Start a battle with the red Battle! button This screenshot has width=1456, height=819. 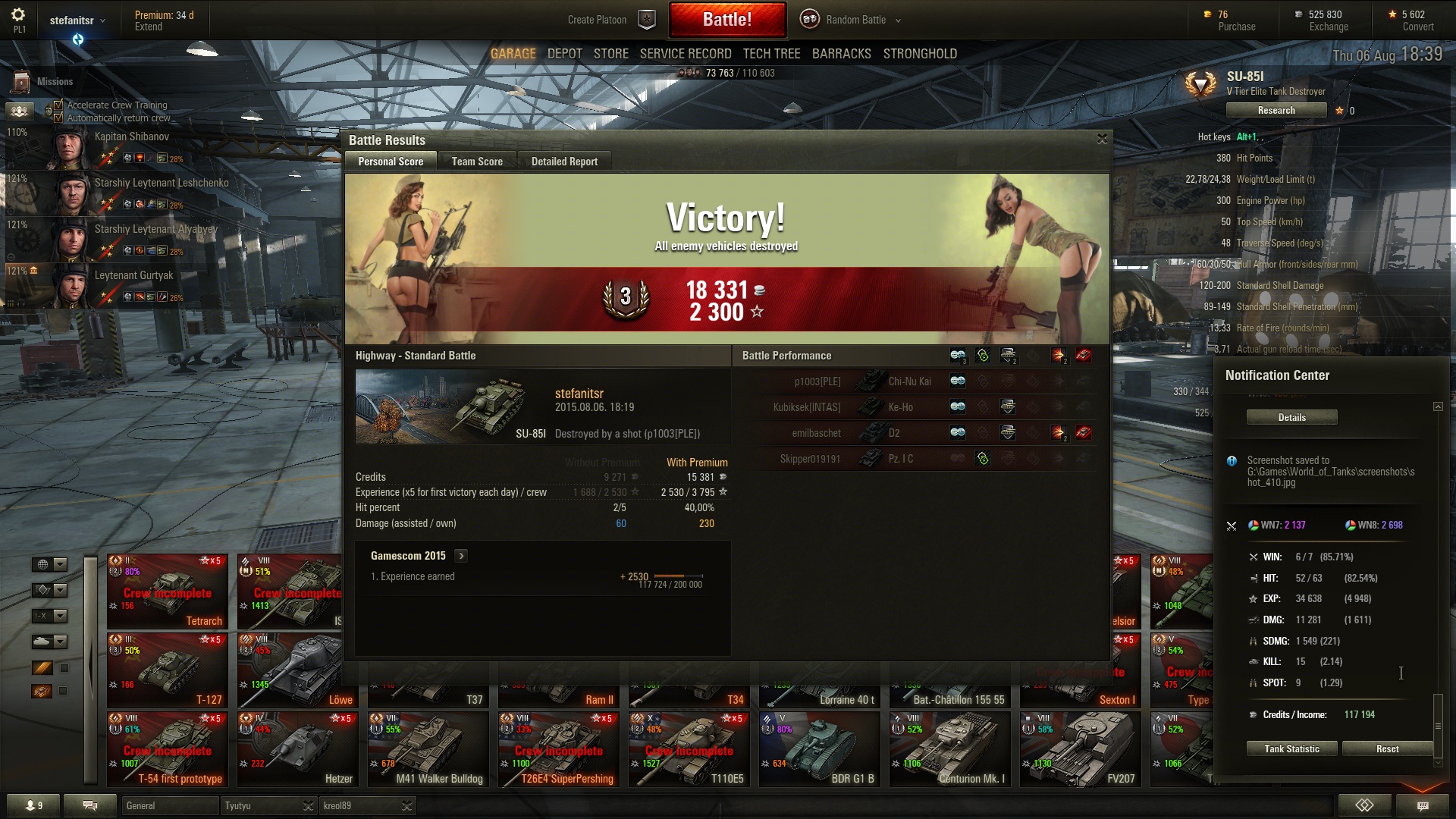click(x=726, y=20)
